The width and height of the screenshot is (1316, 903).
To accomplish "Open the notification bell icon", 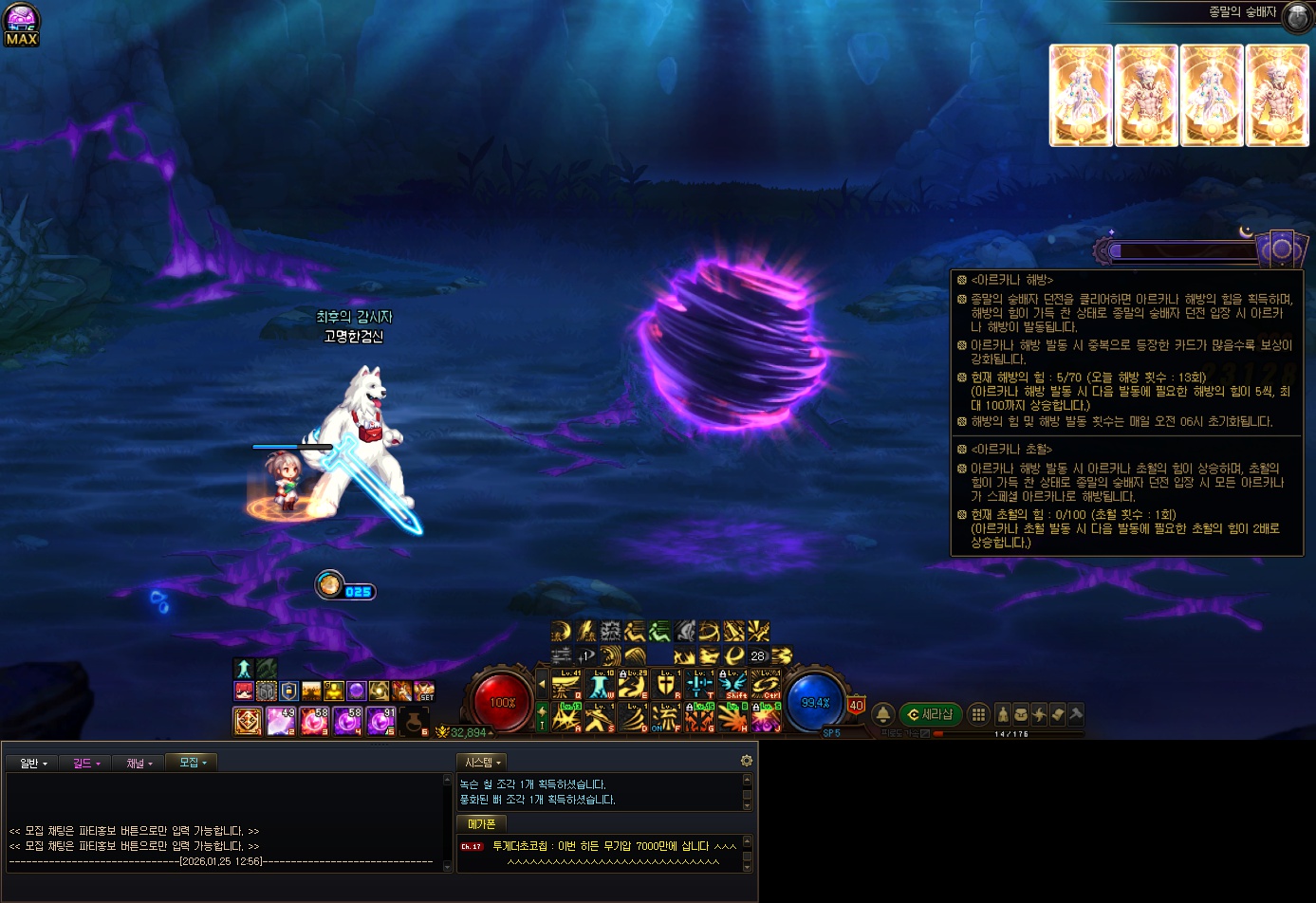I will (882, 714).
